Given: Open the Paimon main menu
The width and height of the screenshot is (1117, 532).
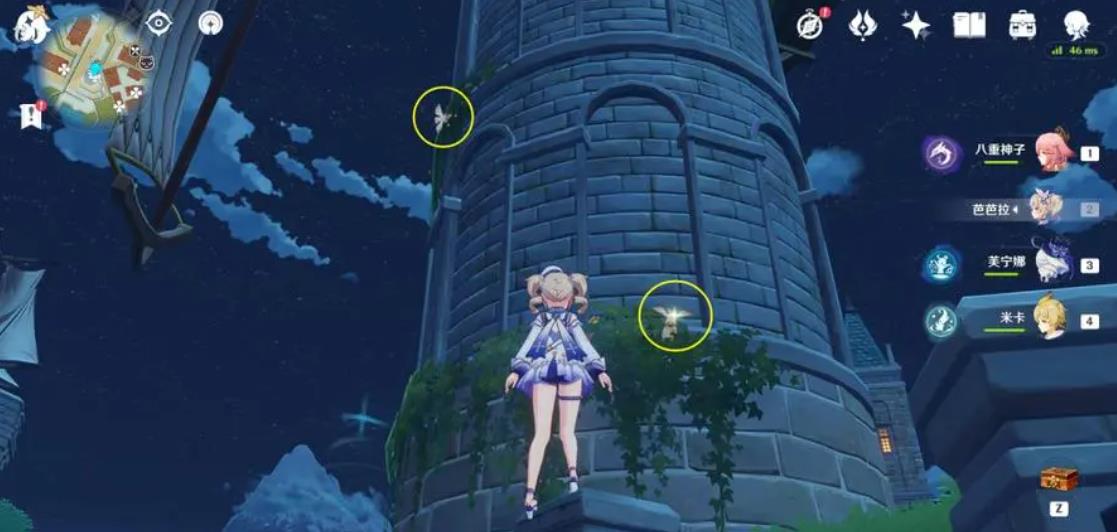Looking at the screenshot, I should click(x=30, y=23).
